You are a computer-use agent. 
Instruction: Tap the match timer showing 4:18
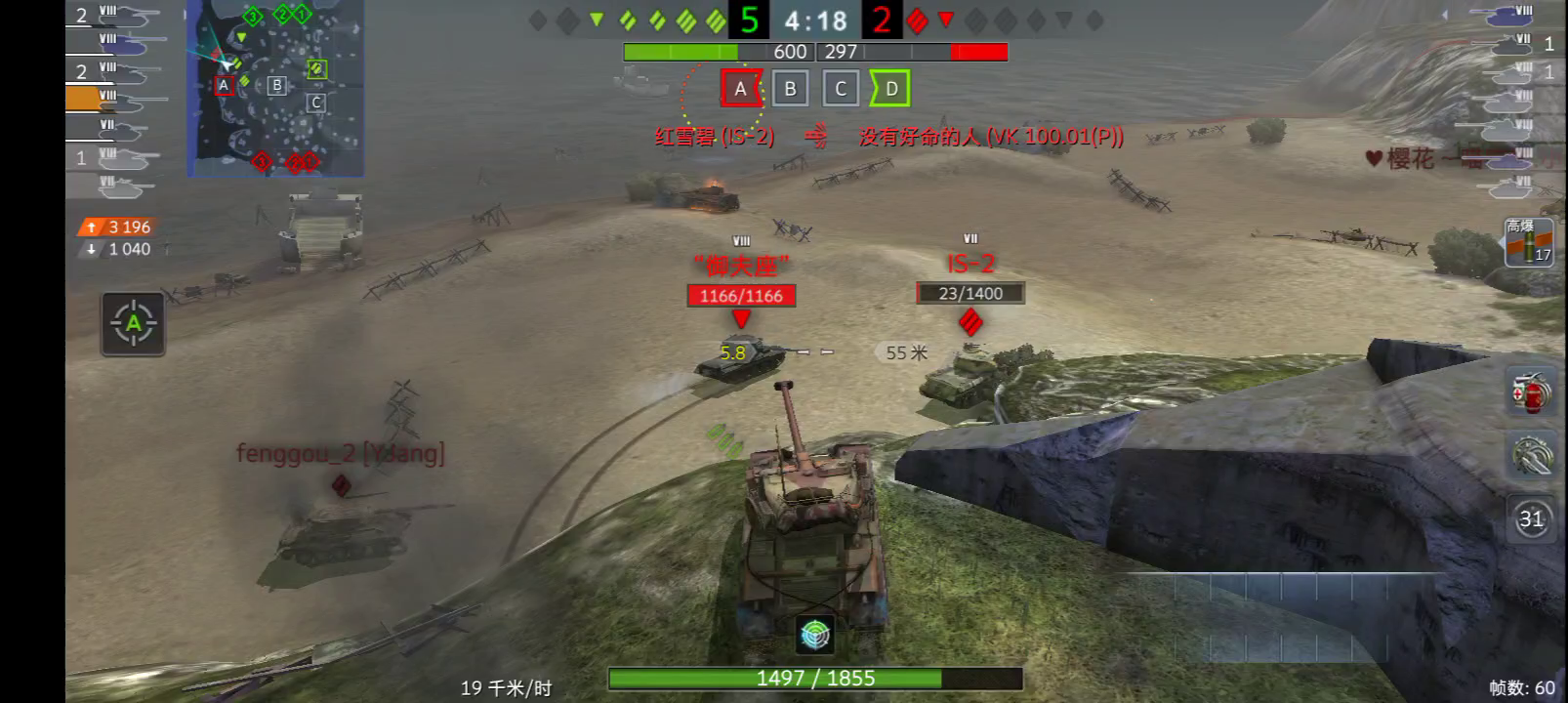[x=817, y=21]
